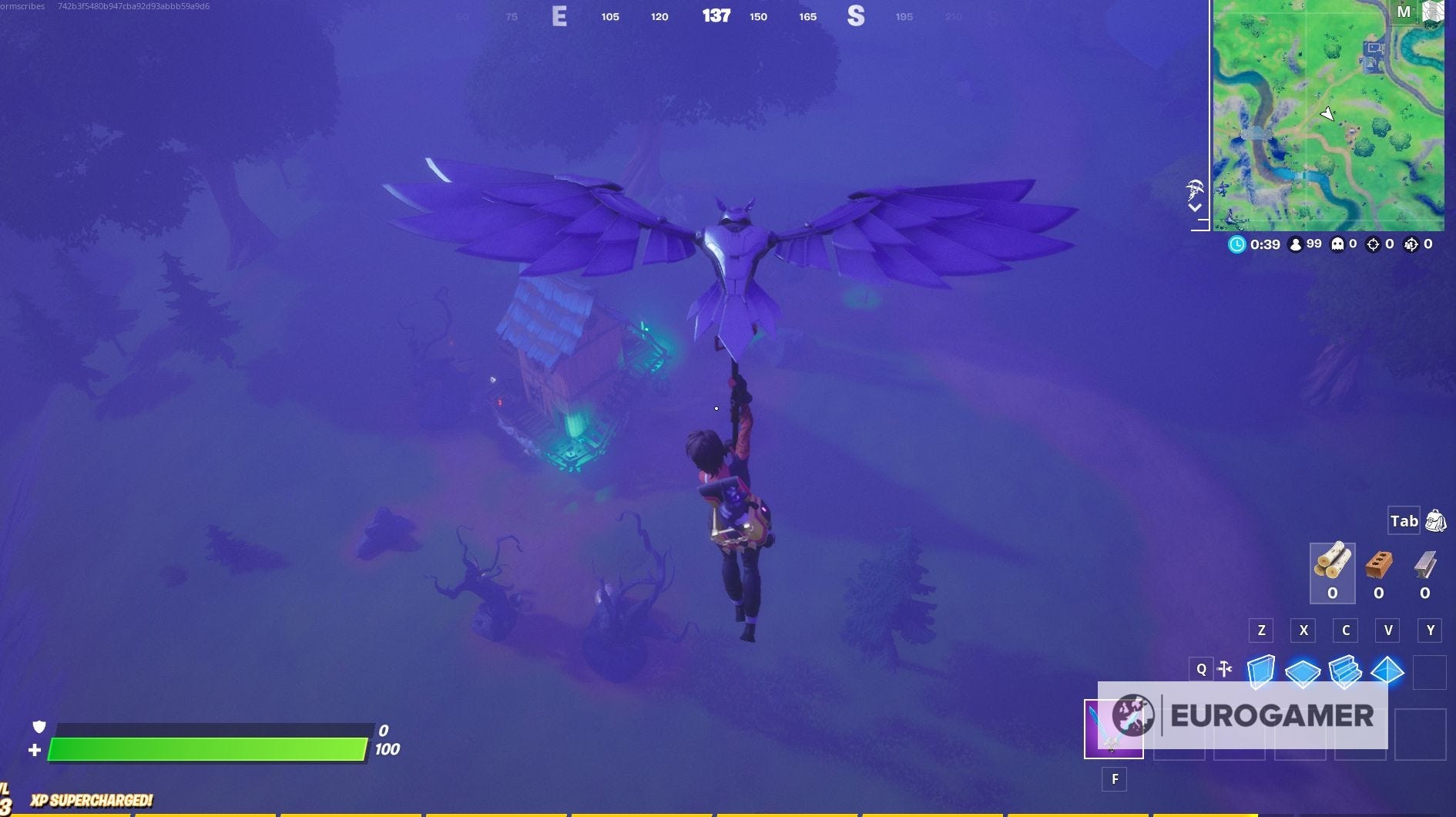Toggle the glider icon beside the minimap

point(1196,190)
